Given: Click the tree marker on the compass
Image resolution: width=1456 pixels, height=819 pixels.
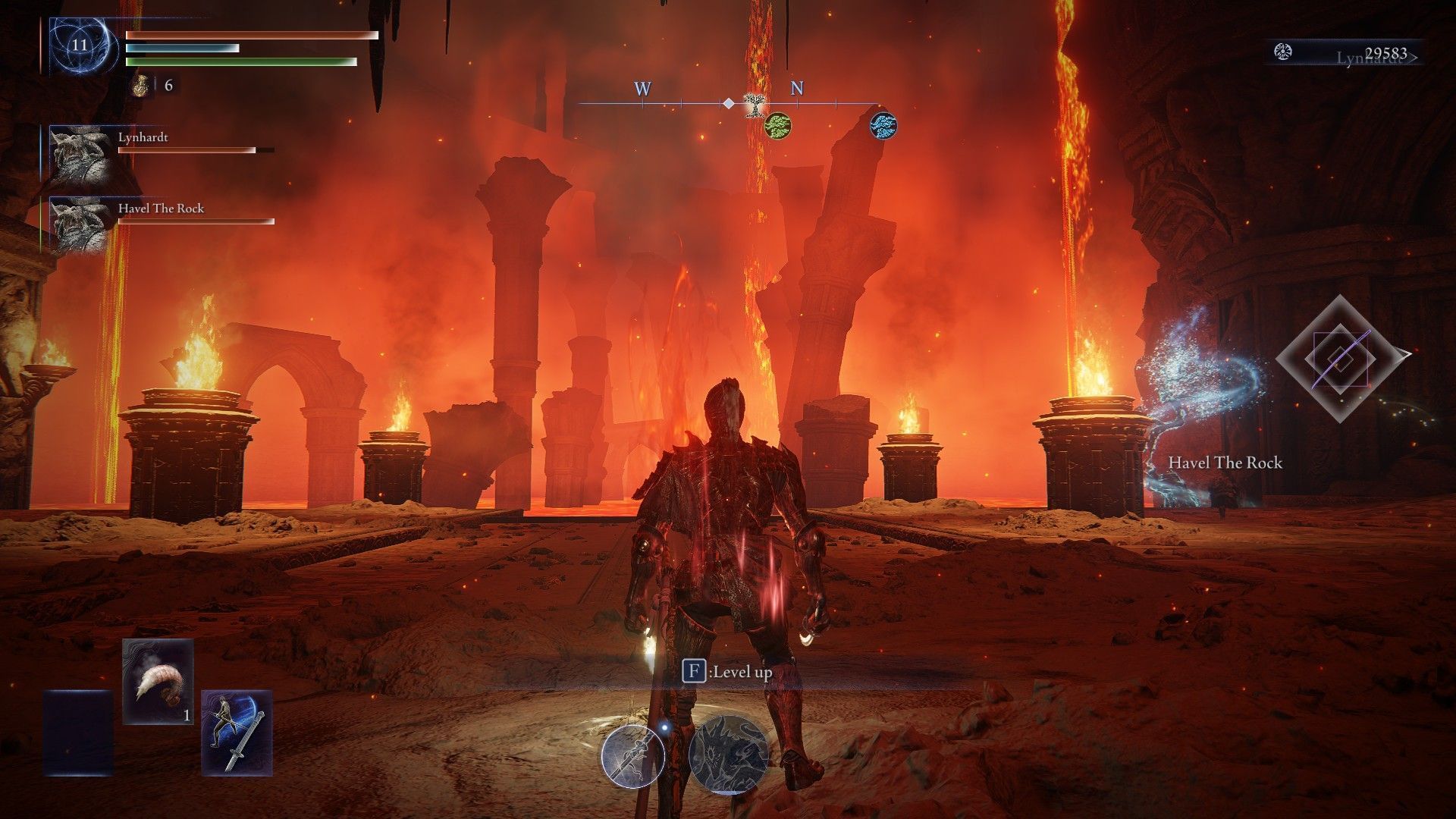Looking at the screenshot, I should (754, 104).
